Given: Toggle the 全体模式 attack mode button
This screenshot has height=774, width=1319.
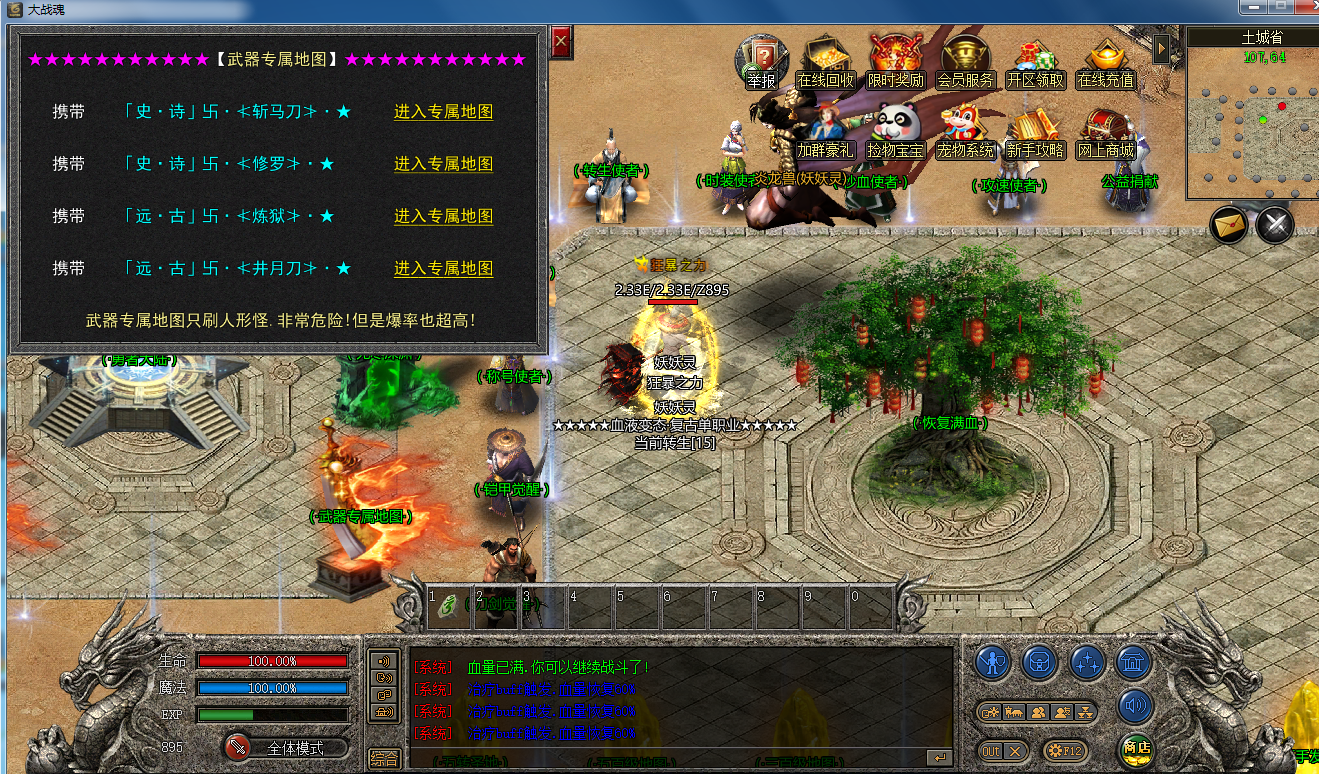Looking at the screenshot, I should [x=285, y=748].
